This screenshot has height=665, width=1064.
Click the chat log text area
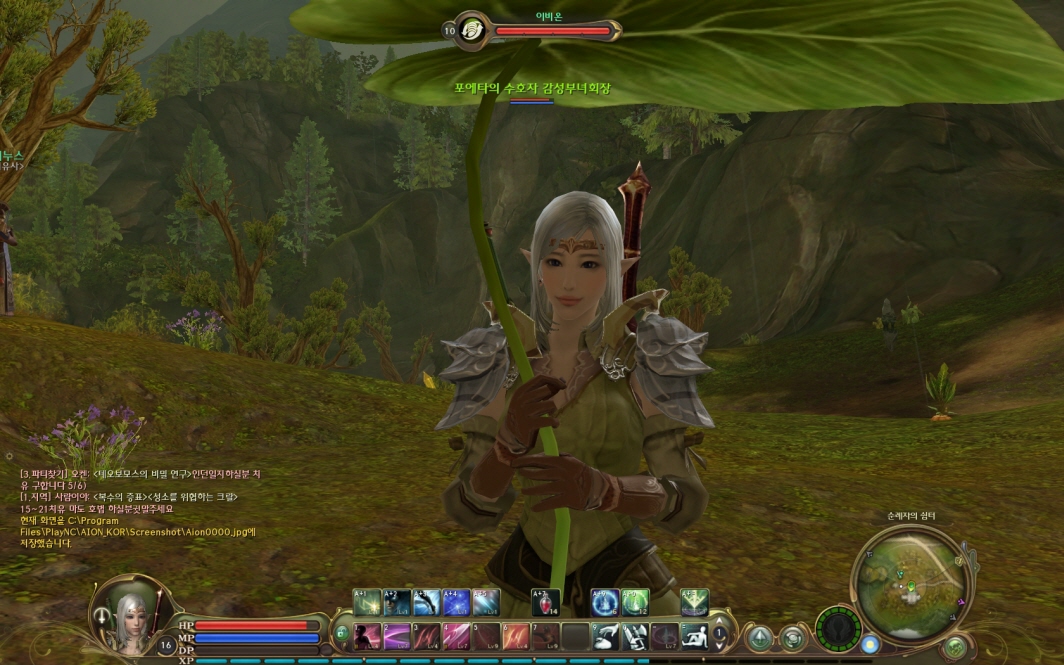point(140,508)
